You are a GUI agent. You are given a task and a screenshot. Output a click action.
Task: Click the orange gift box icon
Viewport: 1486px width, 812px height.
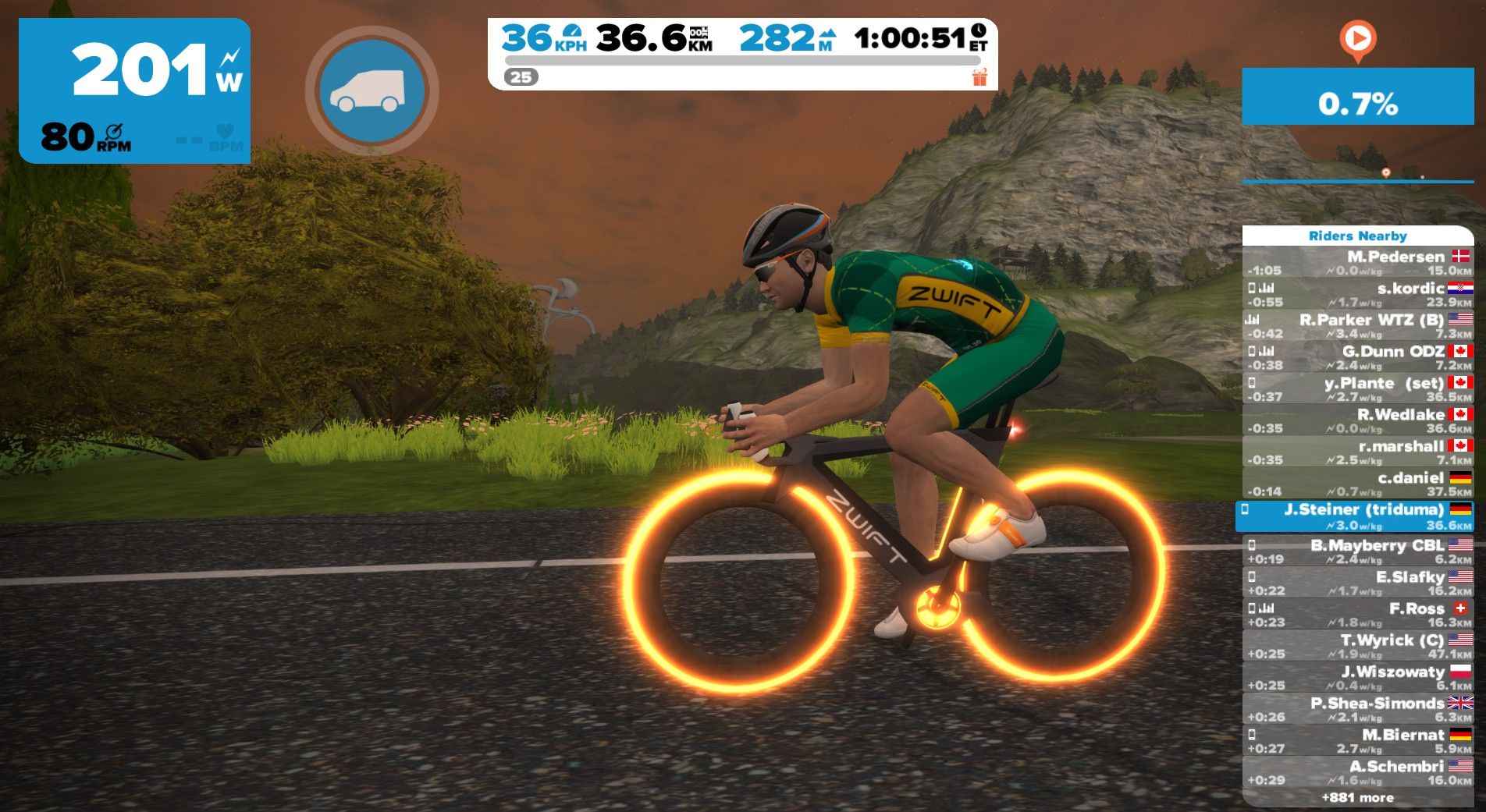click(x=979, y=76)
